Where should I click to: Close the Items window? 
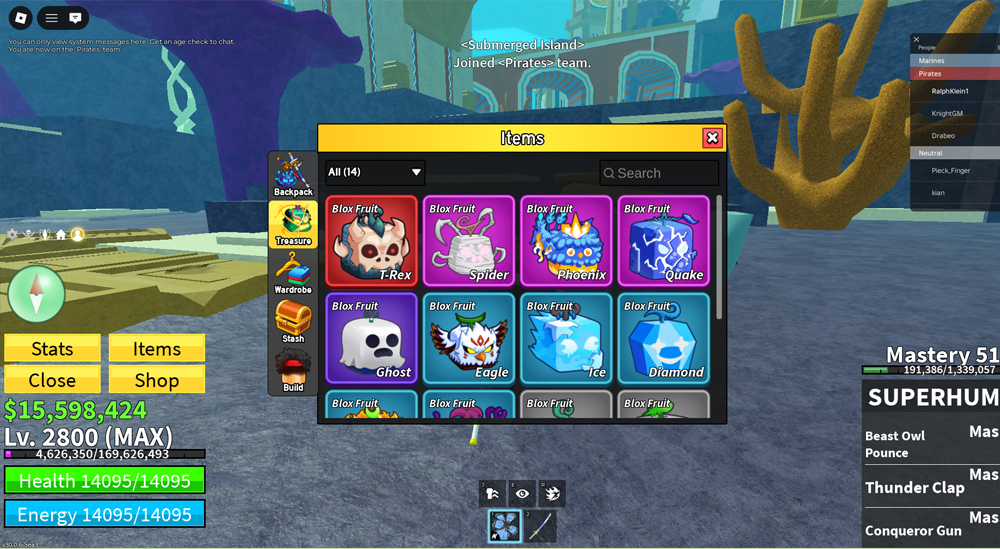coord(712,138)
